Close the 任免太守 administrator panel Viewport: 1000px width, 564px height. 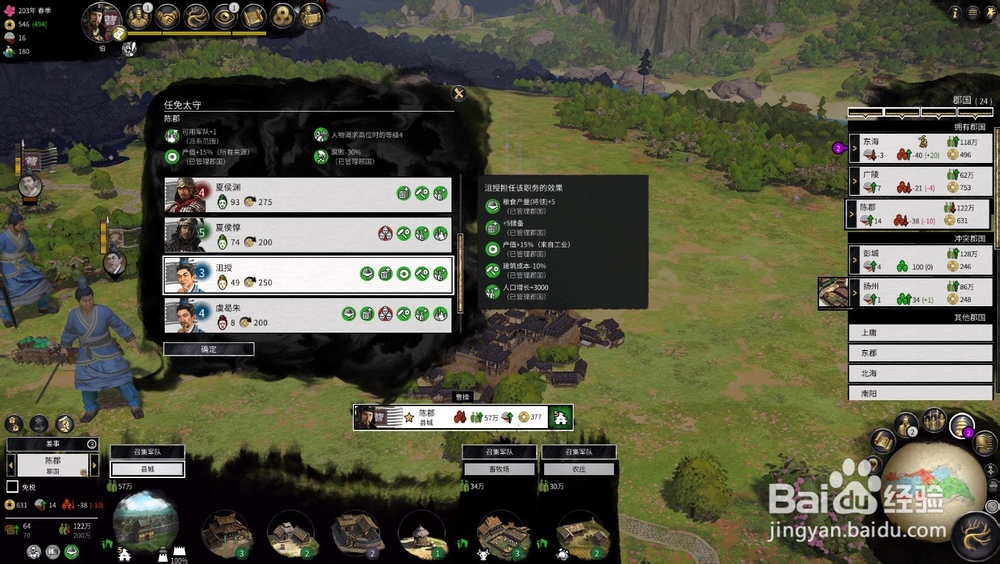coord(459,94)
